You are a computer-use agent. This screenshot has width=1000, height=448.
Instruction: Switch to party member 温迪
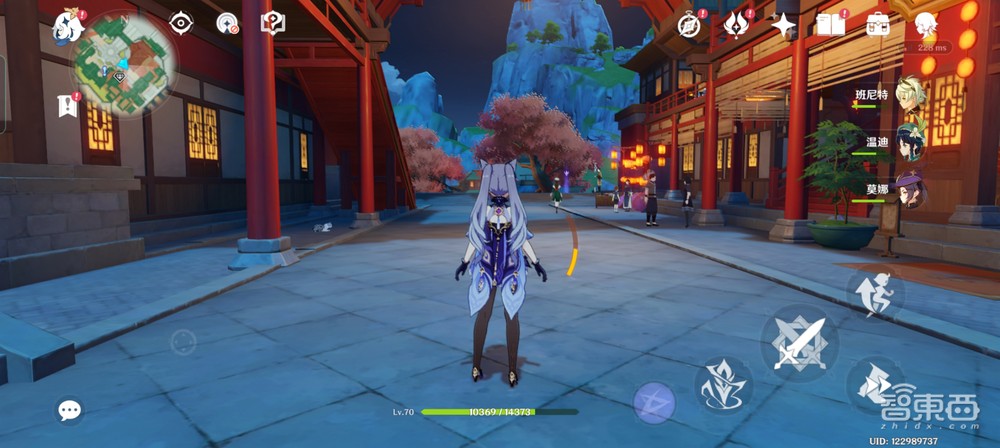(911, 142)
